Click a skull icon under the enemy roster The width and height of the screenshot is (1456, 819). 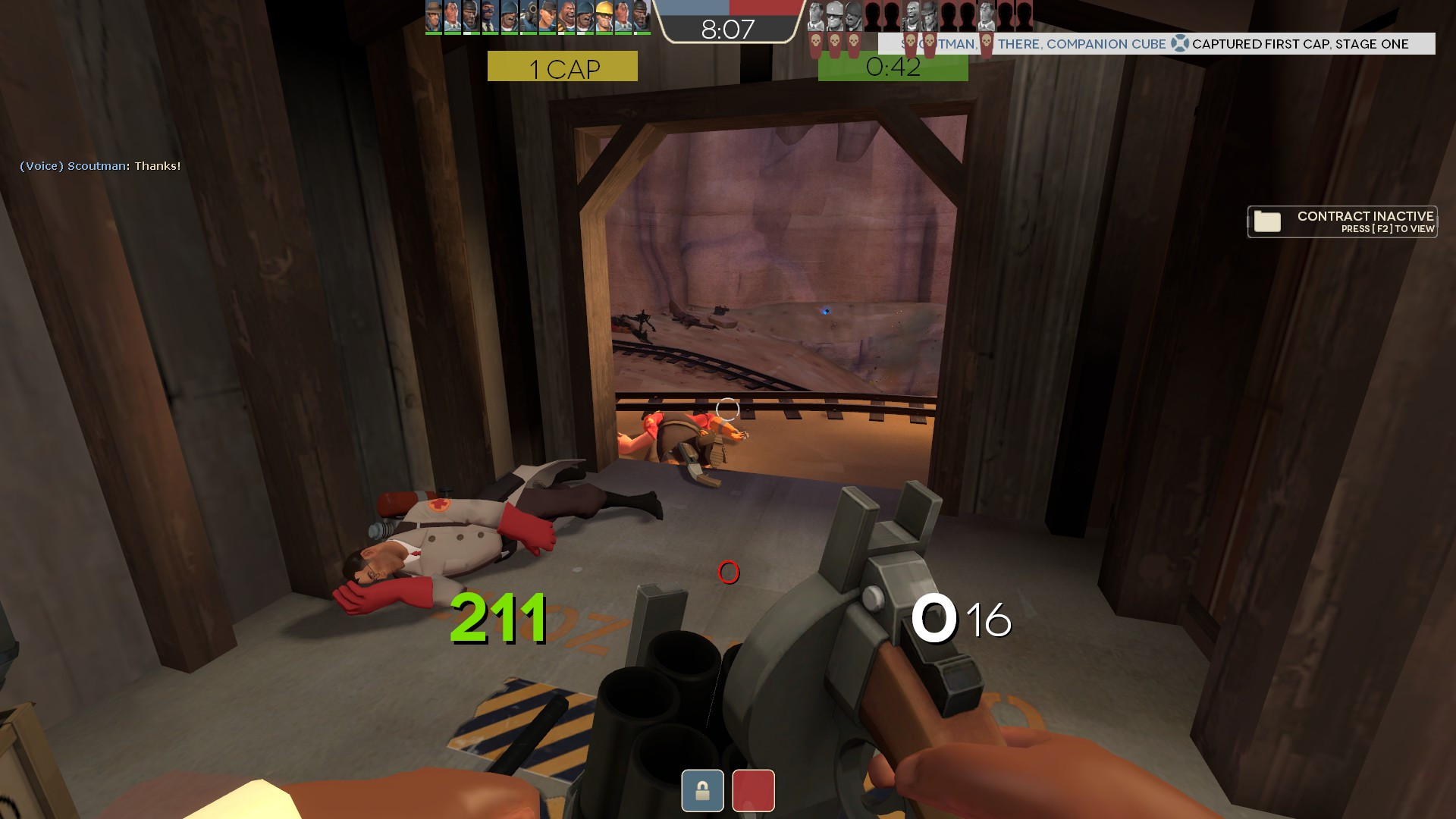(816, 42)
